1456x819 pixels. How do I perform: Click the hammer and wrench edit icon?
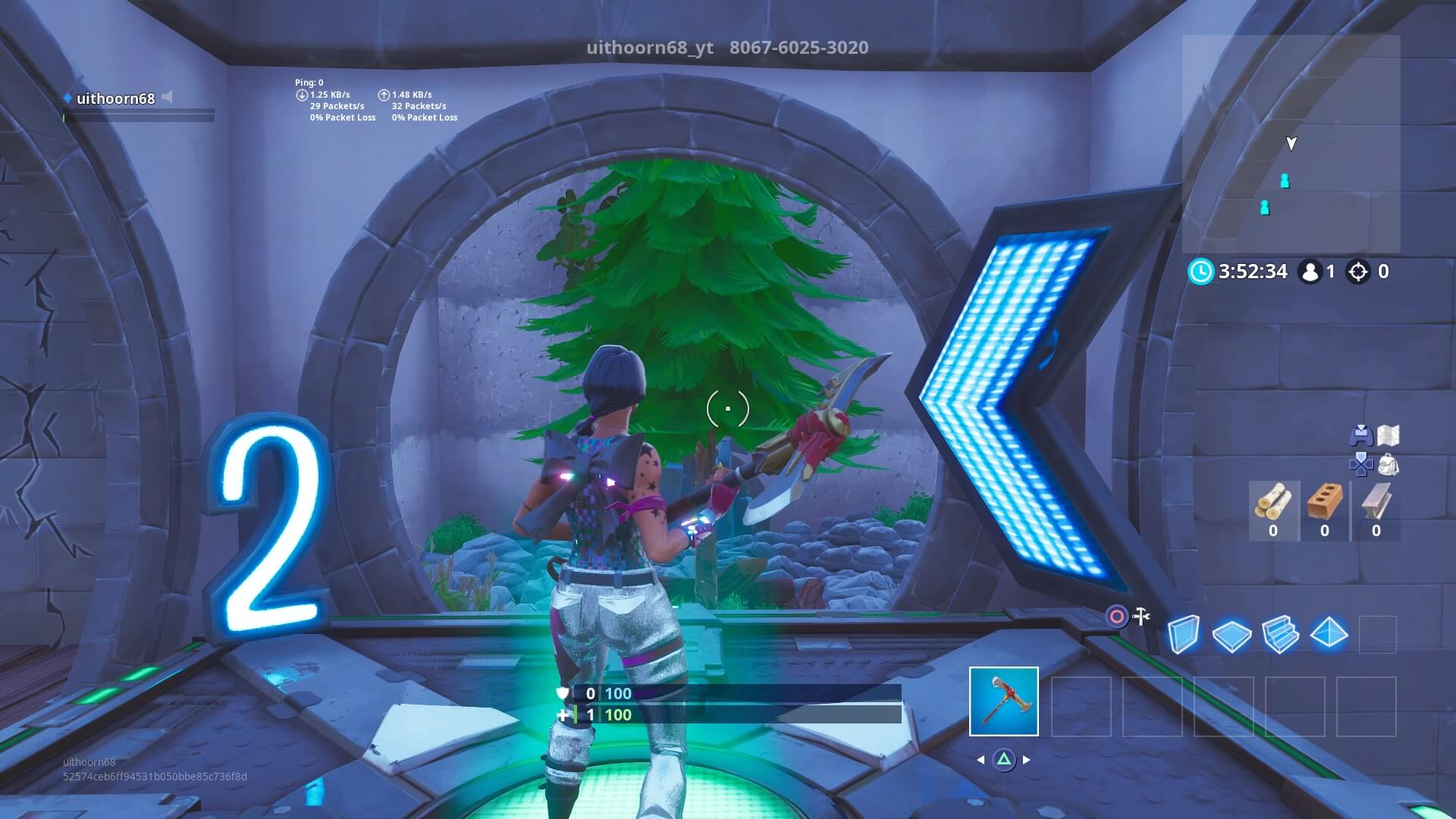click(x=1141, y=614)
